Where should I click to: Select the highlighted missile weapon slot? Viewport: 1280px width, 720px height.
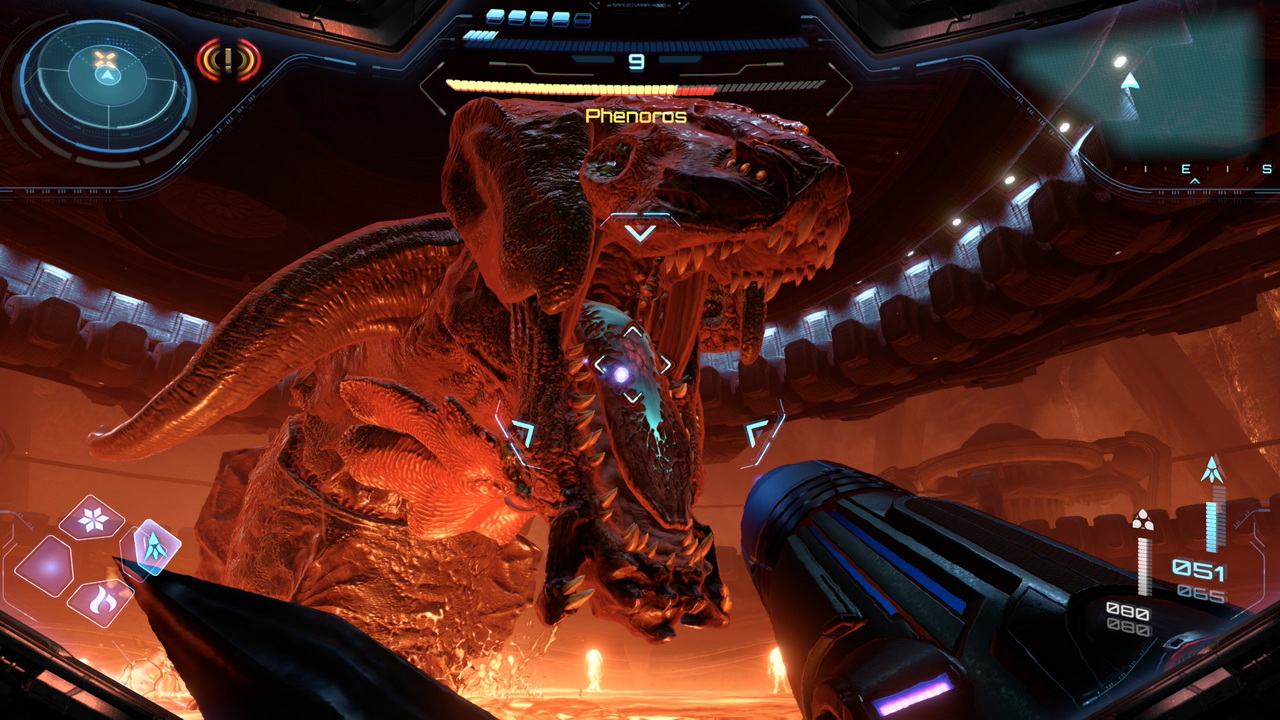156,546
